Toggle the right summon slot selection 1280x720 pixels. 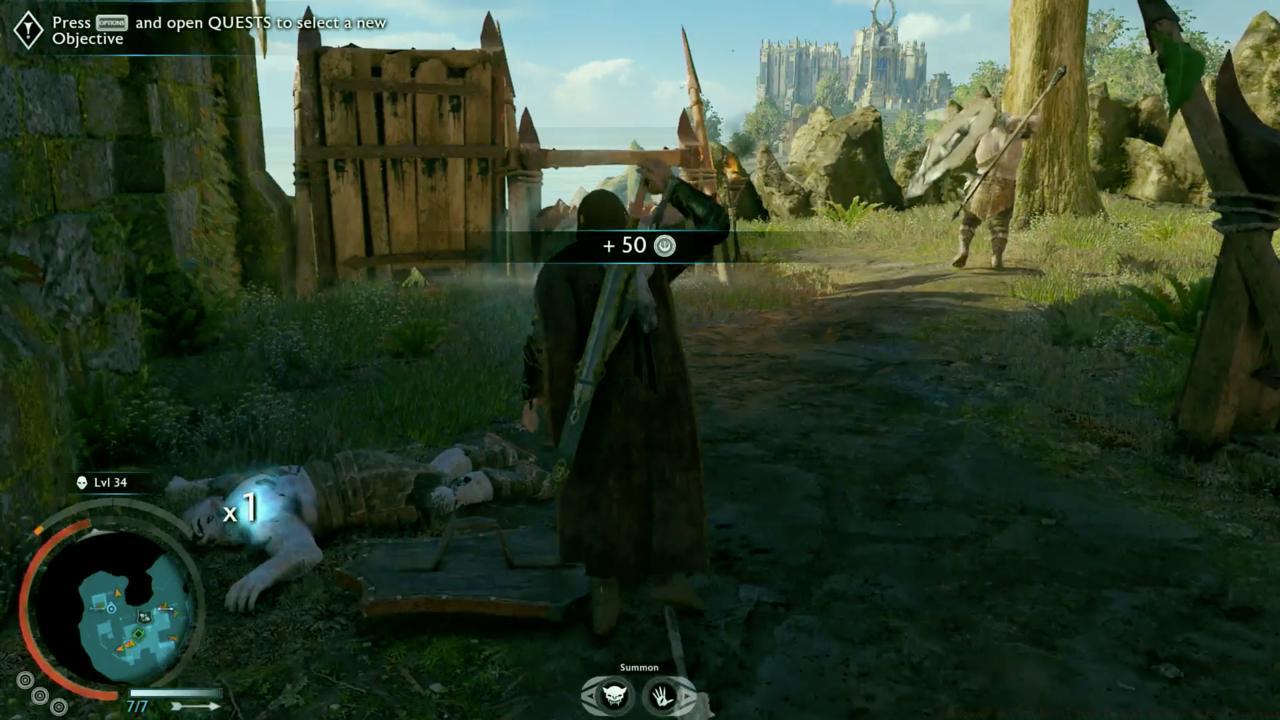(x=662, y=696)
